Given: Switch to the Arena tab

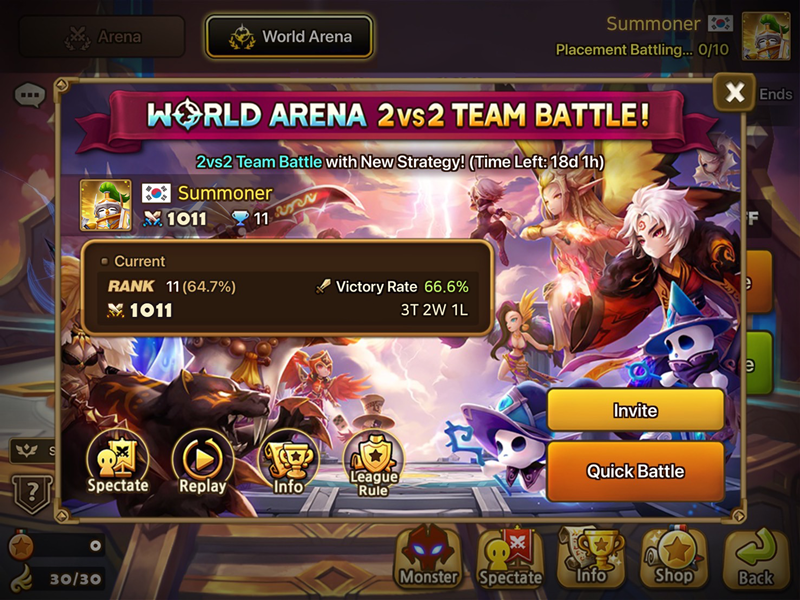Looking at the screenshot, I should point(101,37).
